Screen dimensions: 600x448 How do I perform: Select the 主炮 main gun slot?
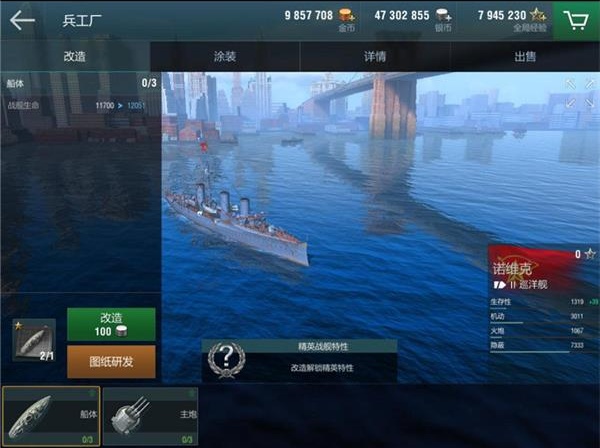[x=150, y=415]
